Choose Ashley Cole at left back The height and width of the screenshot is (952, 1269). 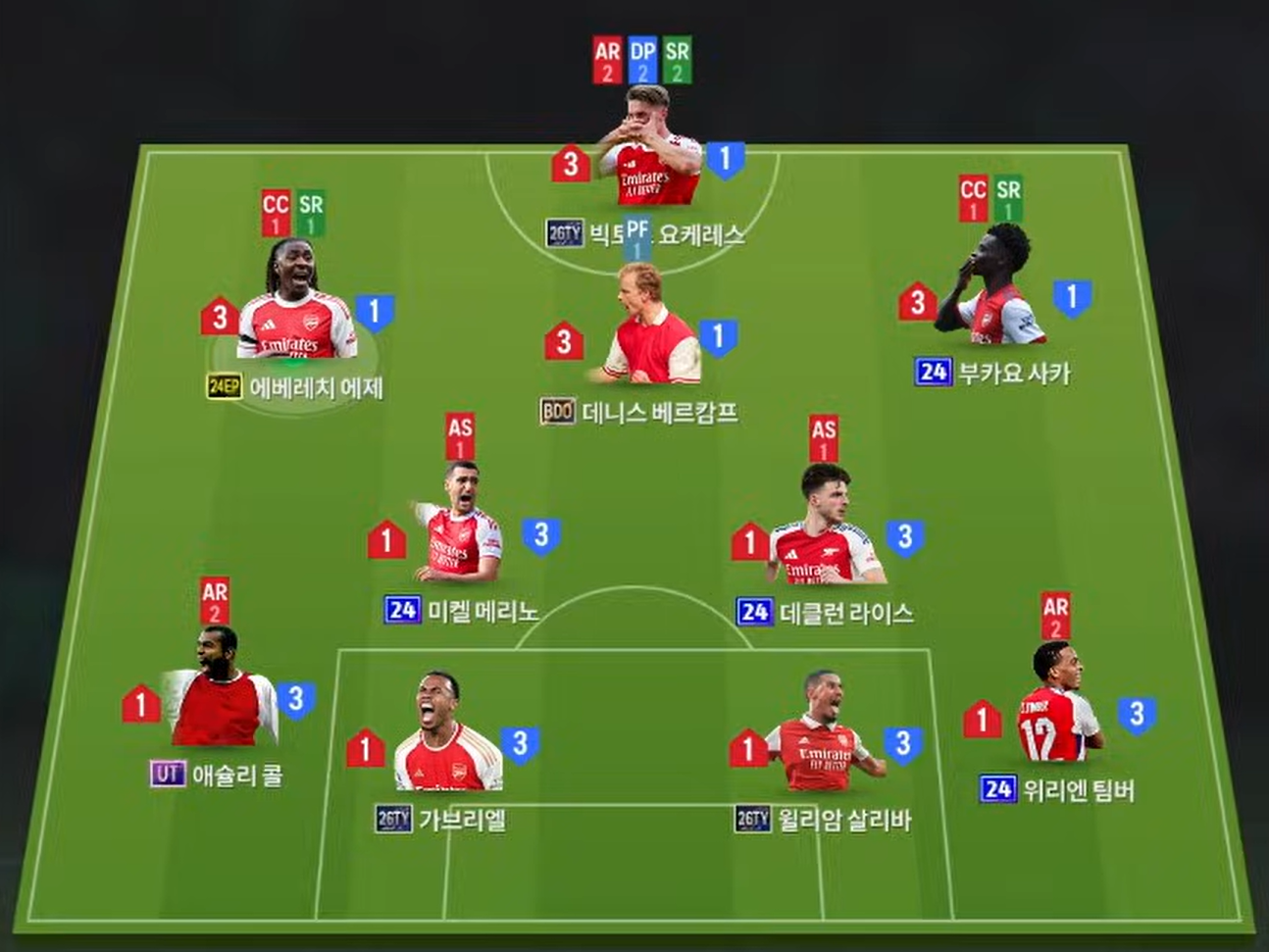click(x=218, y=696)
